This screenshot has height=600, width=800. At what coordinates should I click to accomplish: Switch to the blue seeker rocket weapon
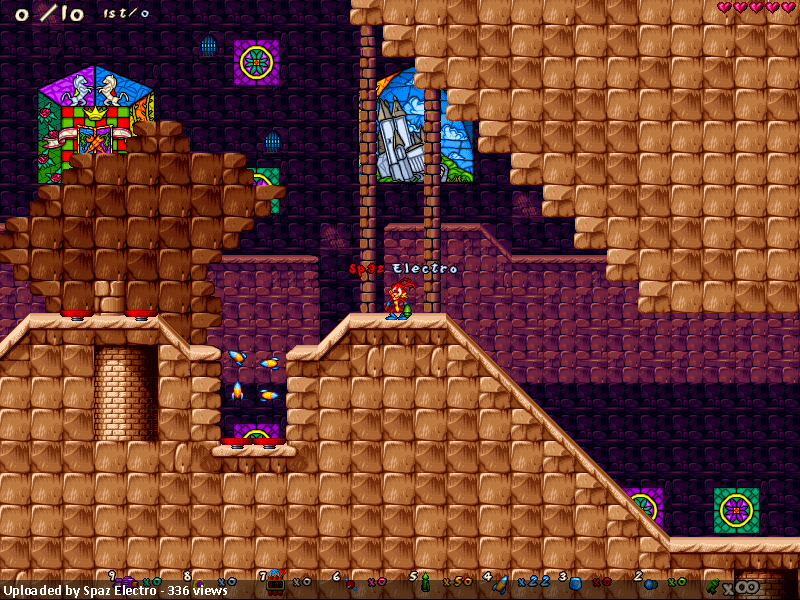(x=502, y=580)
